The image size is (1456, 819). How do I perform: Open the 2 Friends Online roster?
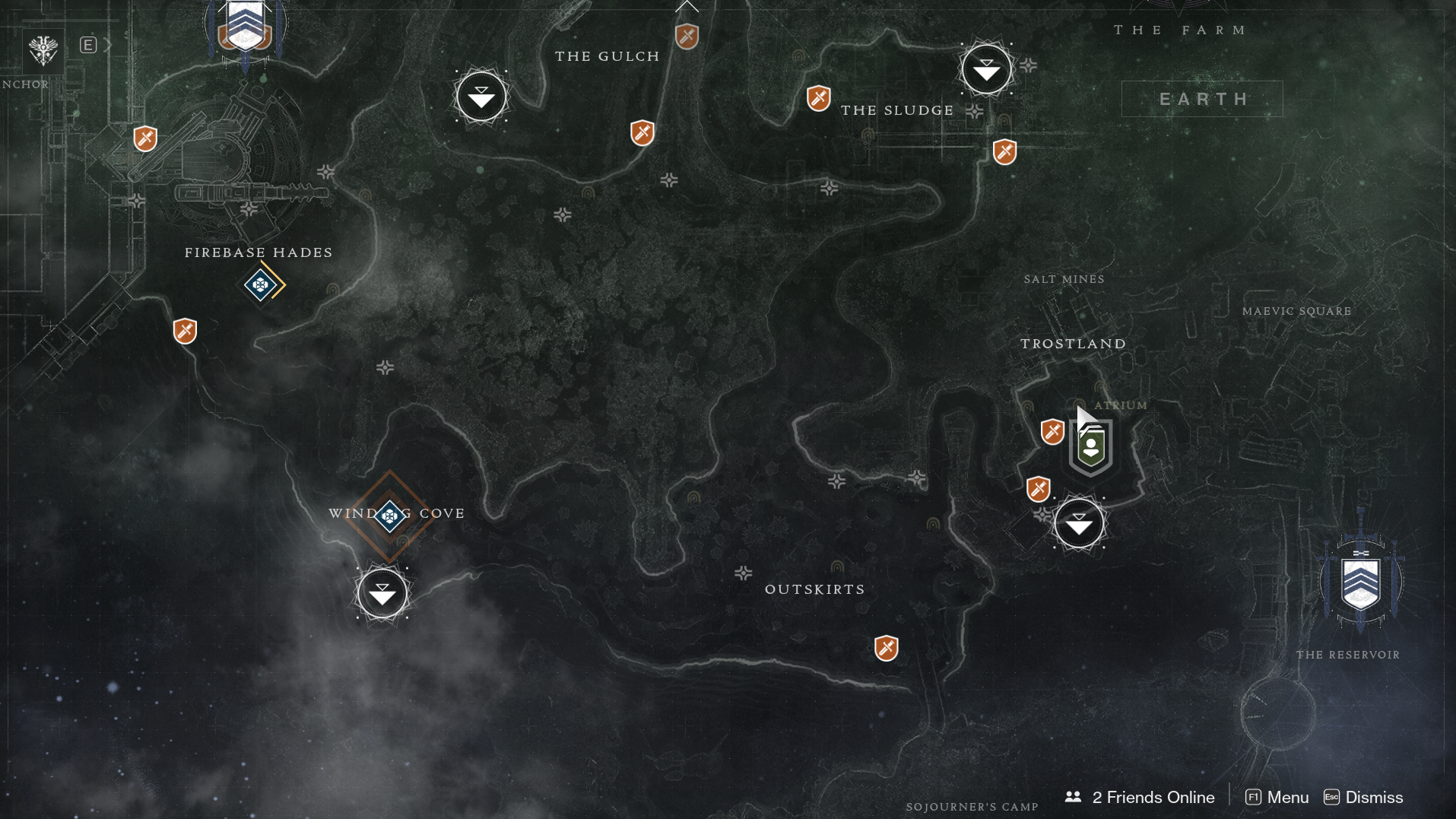pyautogui.click(x=1143, y=797)
